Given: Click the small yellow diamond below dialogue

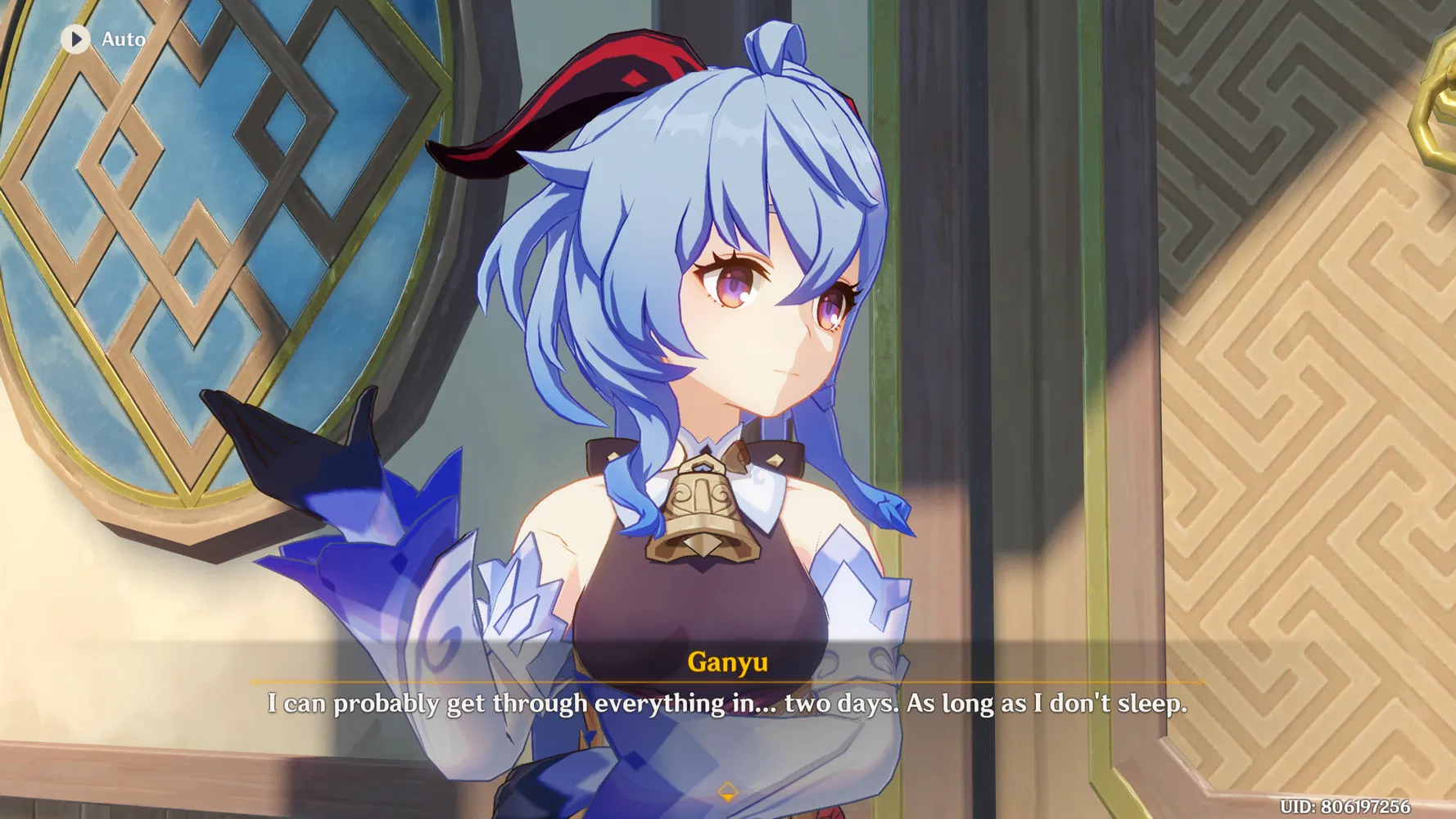Looking at the screenshot, I should [727, 791].
